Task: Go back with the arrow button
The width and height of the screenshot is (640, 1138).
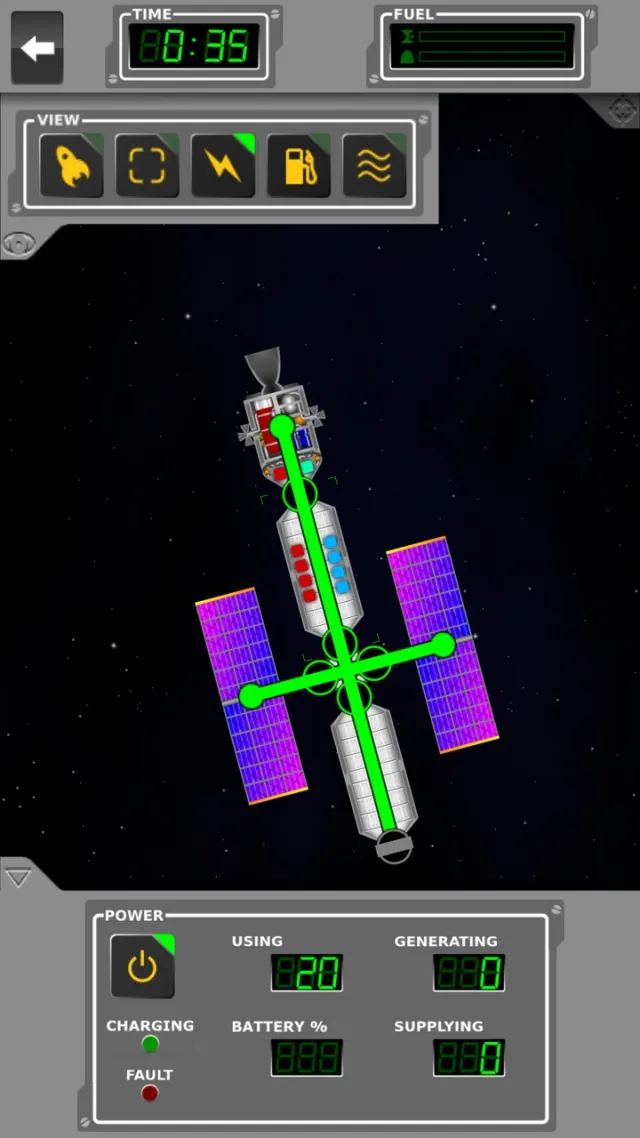Action: tap(37, 47)
